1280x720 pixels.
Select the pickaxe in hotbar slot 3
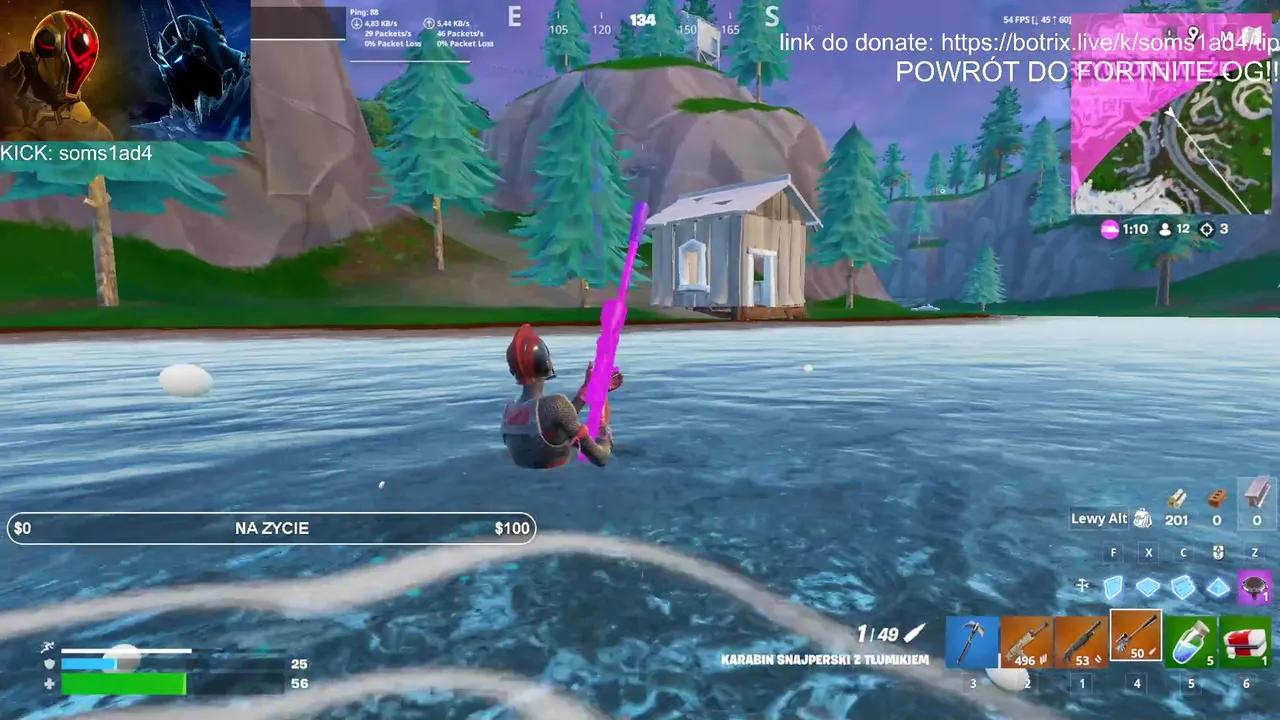971,640
